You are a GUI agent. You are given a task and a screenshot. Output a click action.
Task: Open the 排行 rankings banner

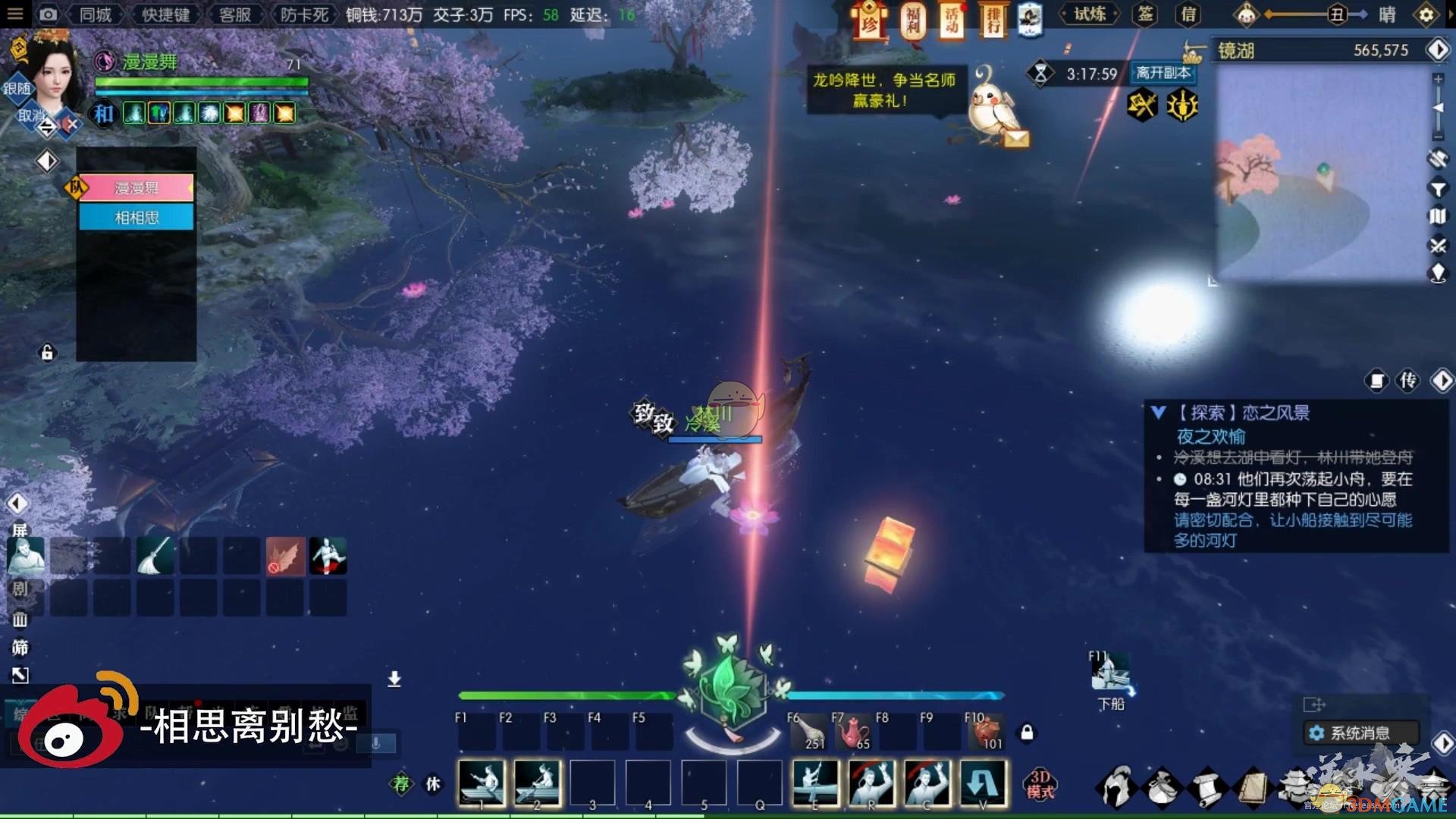click(x=993, y=20)
